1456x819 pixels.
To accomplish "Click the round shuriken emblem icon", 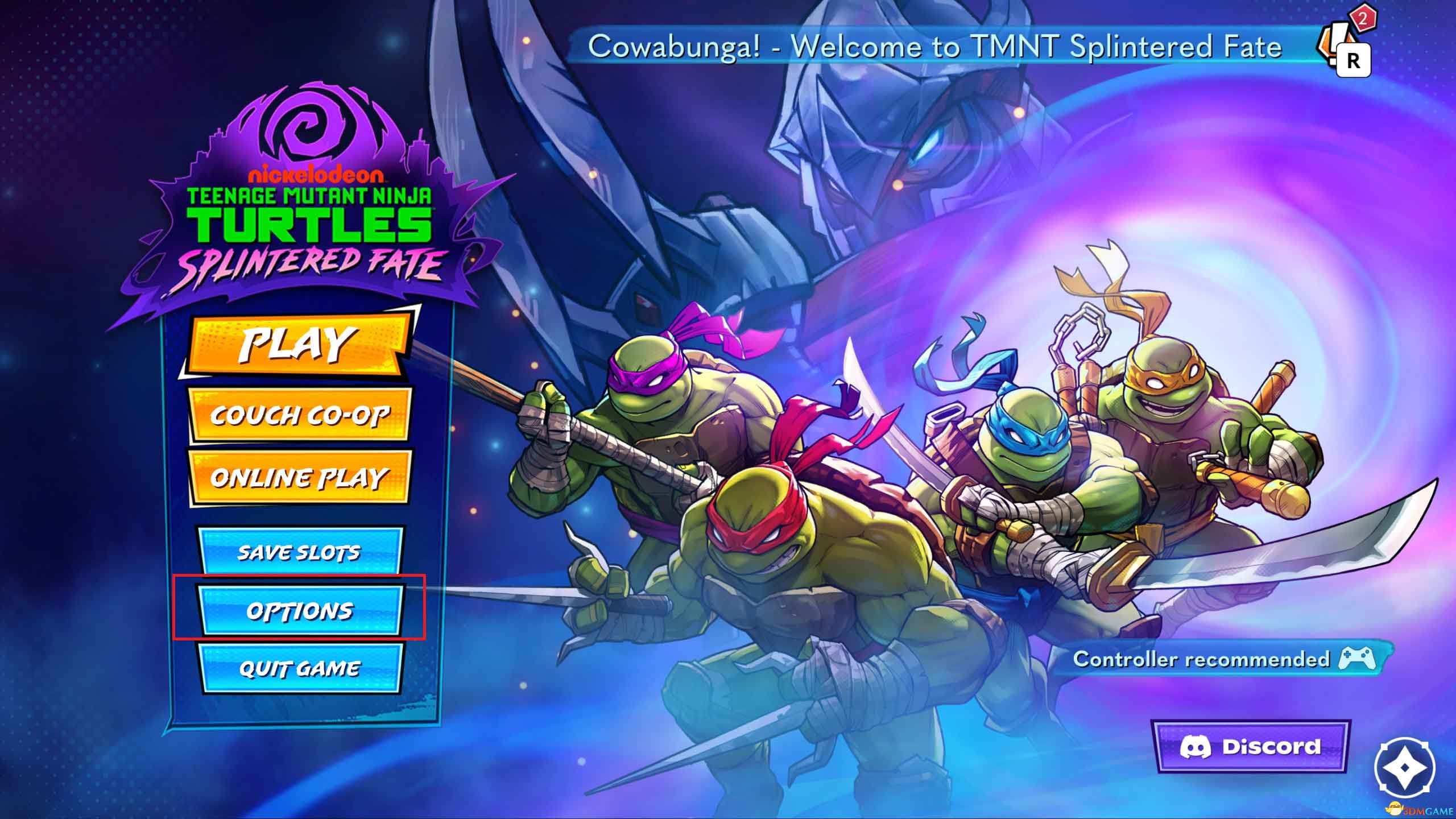I will [x=1404, y=767].
